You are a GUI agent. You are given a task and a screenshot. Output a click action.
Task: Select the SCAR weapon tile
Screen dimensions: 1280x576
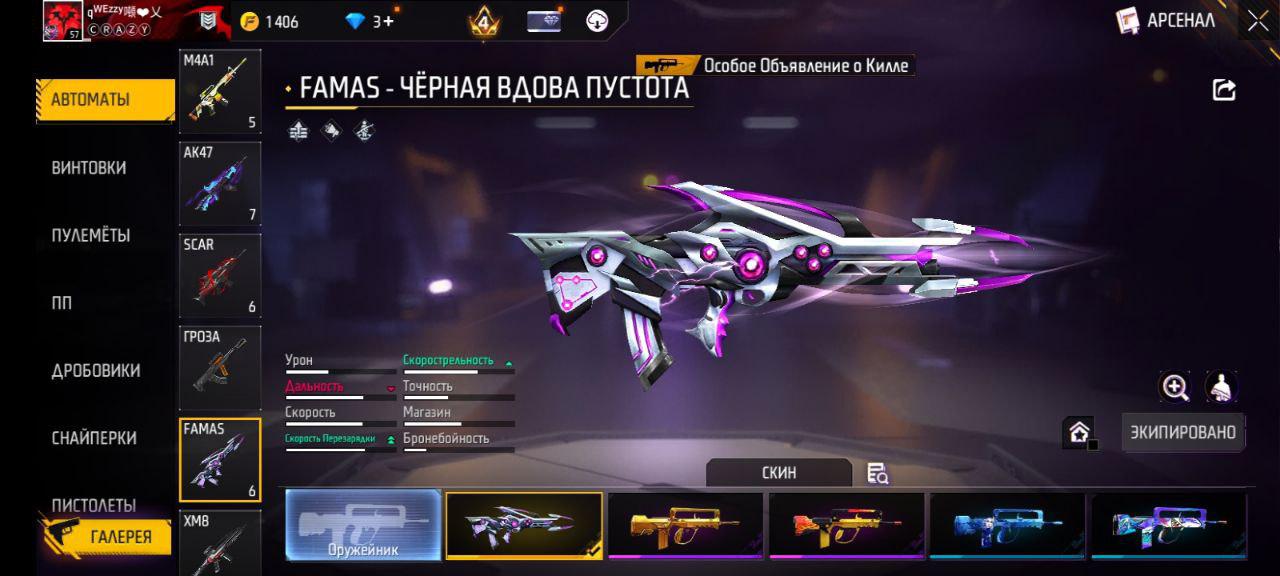220,276
